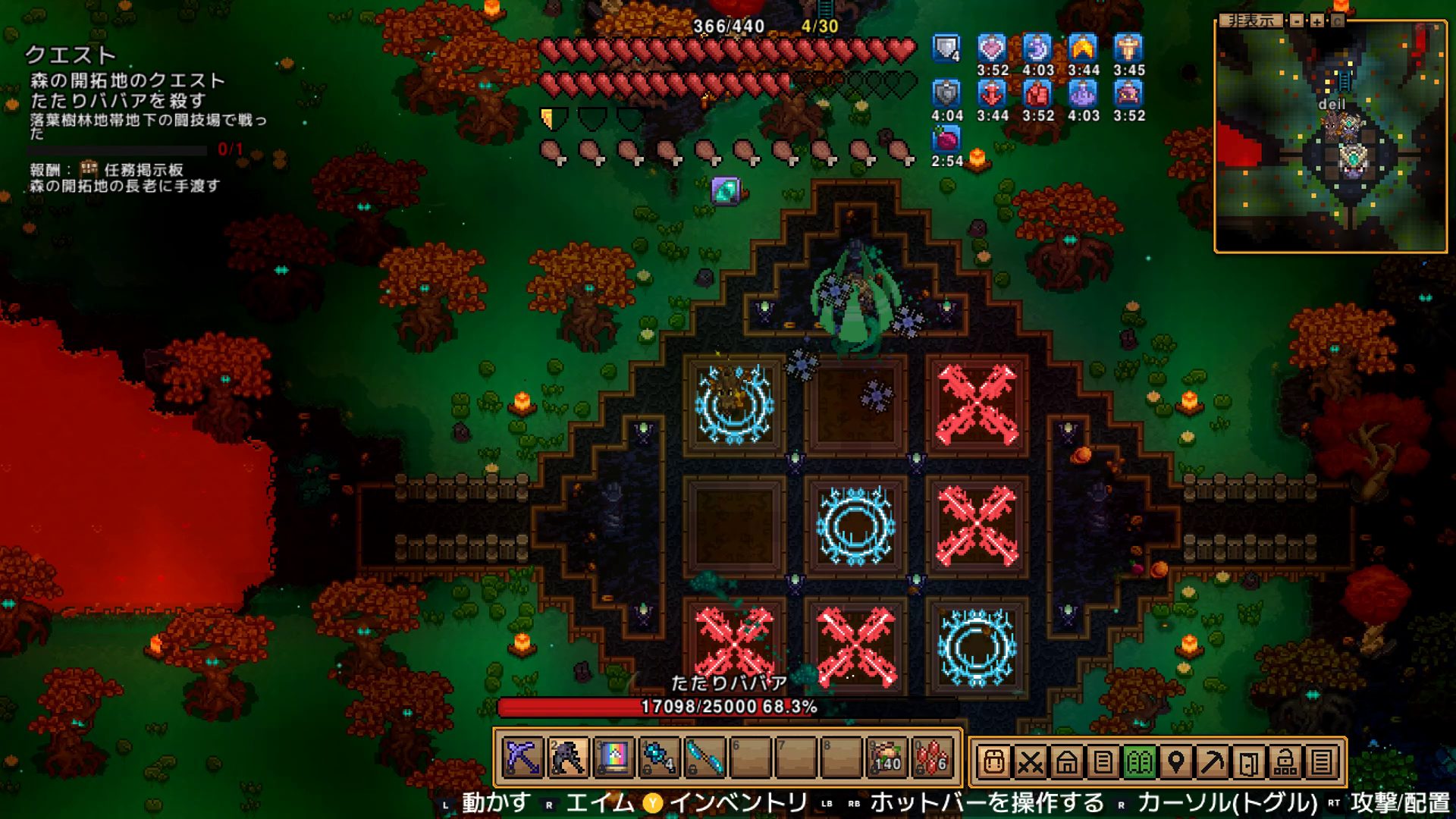Inspect the crescent moon potion buff icon
This screenshot has width=1456, height=819.
point(1037,49)
